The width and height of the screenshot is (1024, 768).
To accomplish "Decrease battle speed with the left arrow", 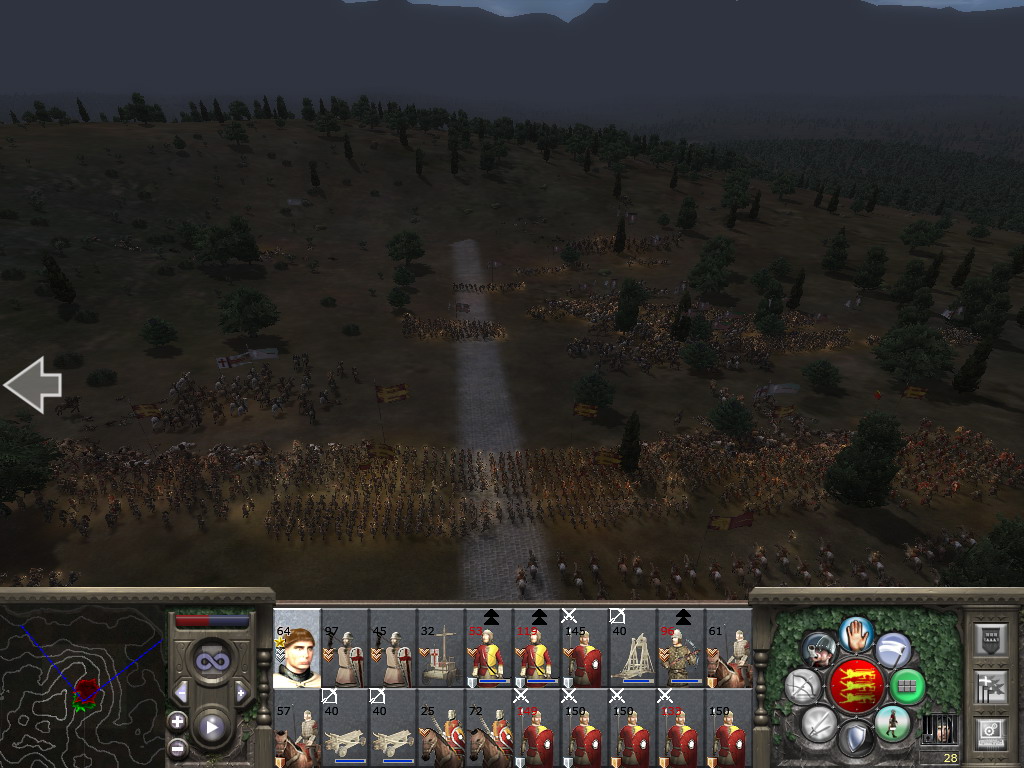I will [x=181, y=692].
